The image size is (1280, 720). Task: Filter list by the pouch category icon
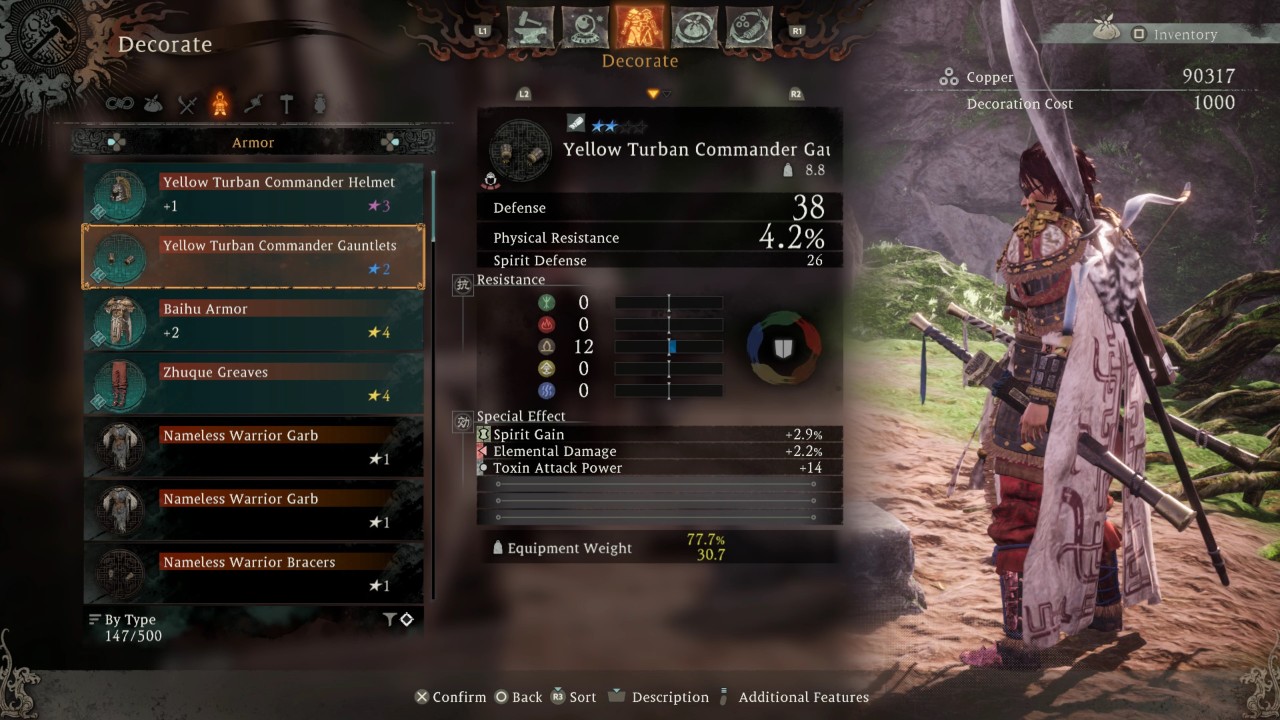coord(153,104)
